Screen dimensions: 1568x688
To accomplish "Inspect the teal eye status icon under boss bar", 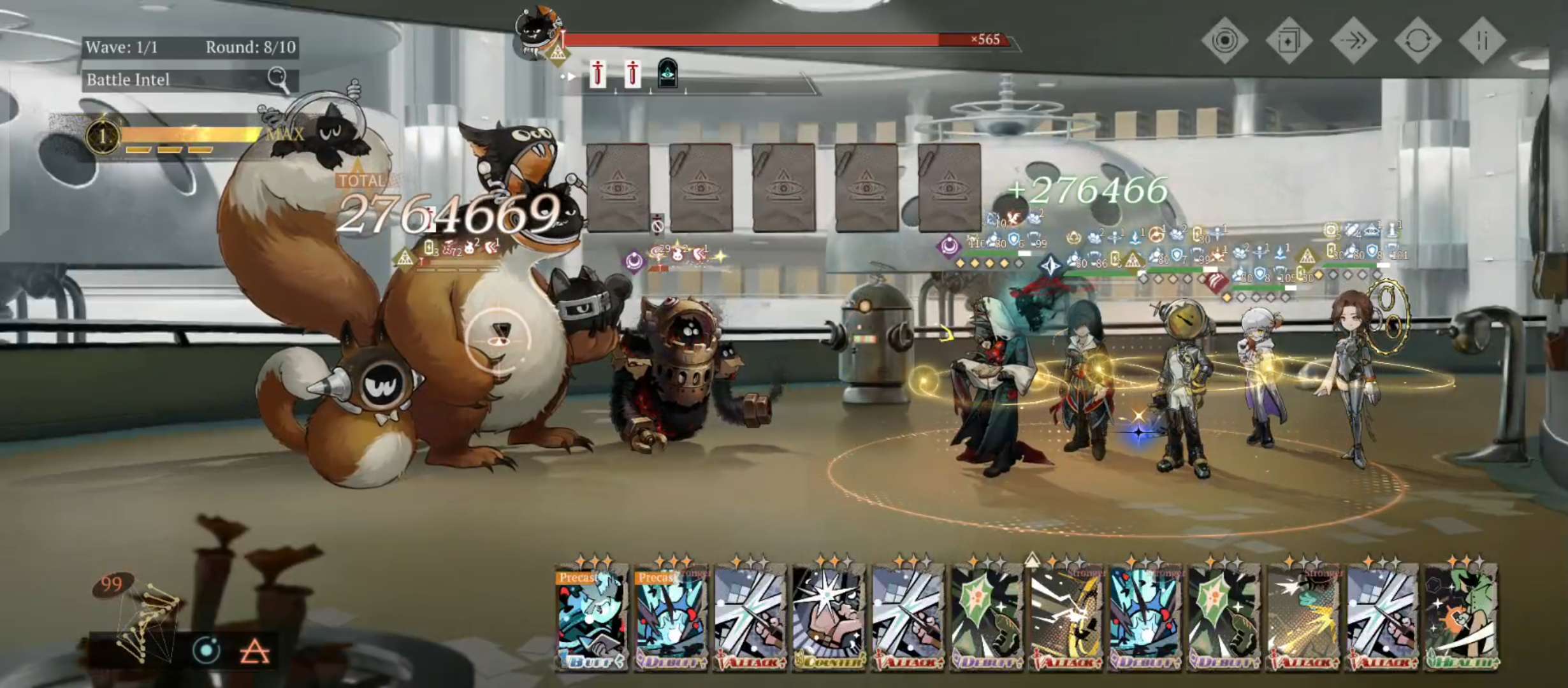I will 667,75.
